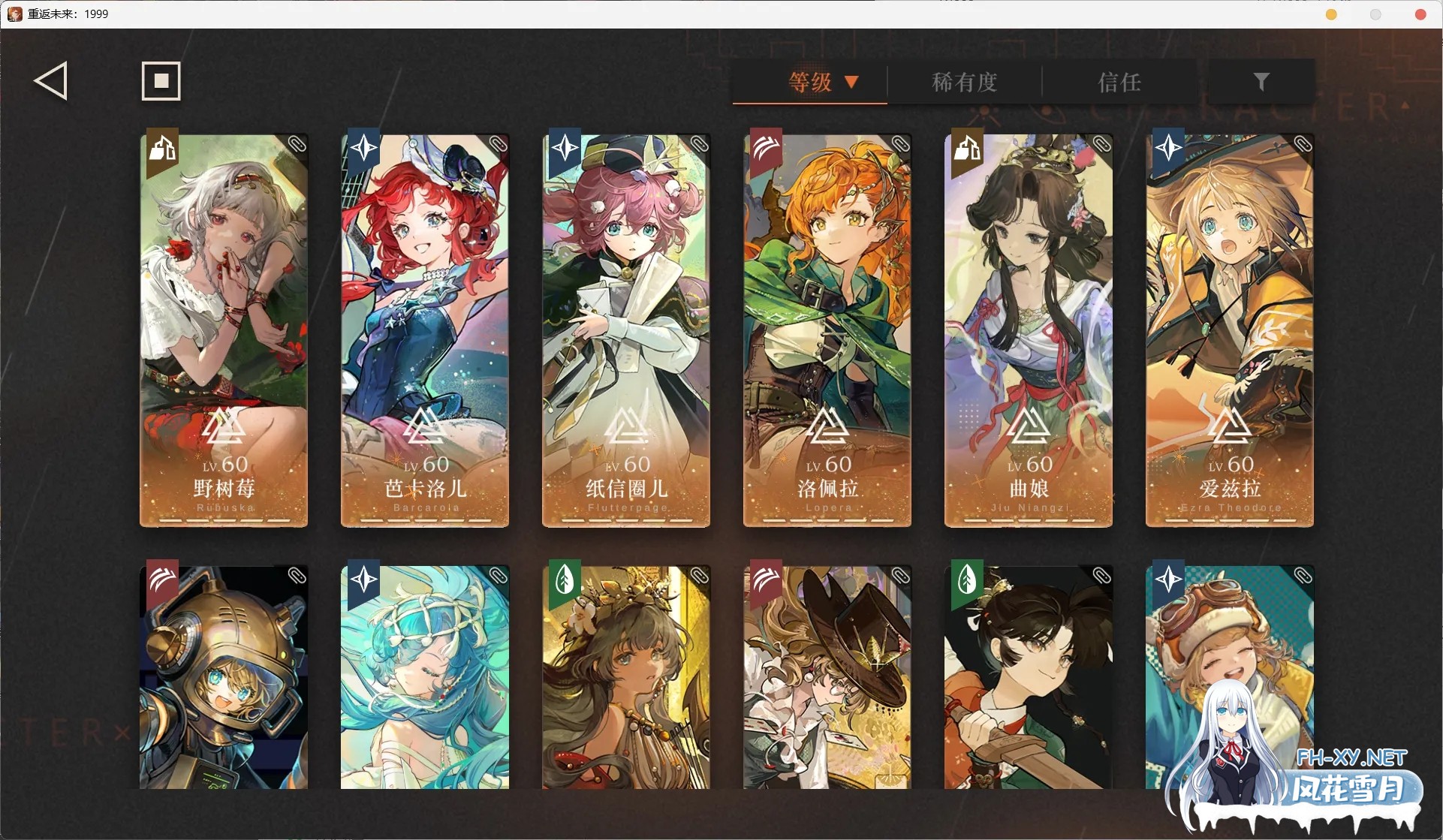Click the paperclip icon on Ezra Theodore's card
The height and width of the screenshot is (840, 1443).
coord(1303,143)
